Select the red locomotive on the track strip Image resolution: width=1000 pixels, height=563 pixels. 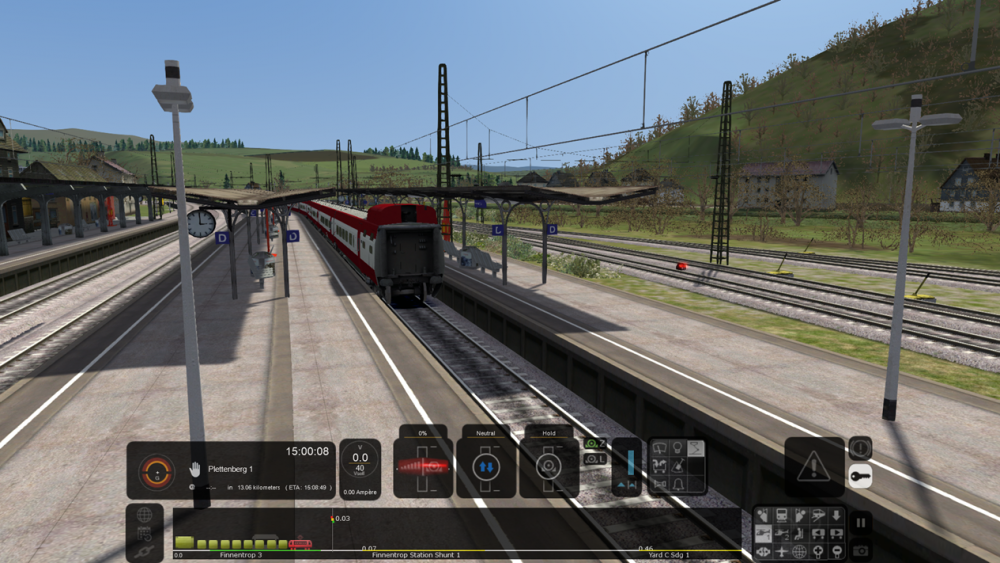(x=300, y=544)
